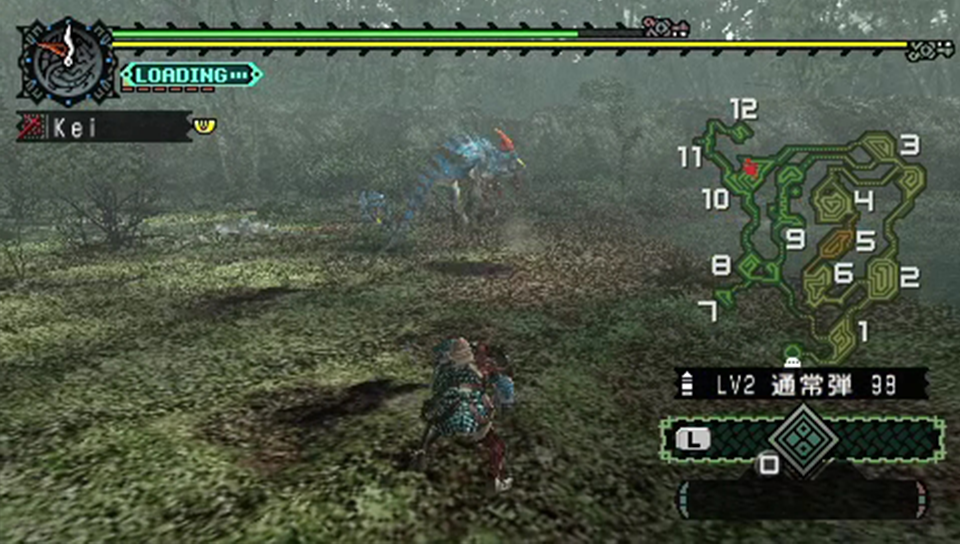Select area 3 on the minimap

coord(908,146)
